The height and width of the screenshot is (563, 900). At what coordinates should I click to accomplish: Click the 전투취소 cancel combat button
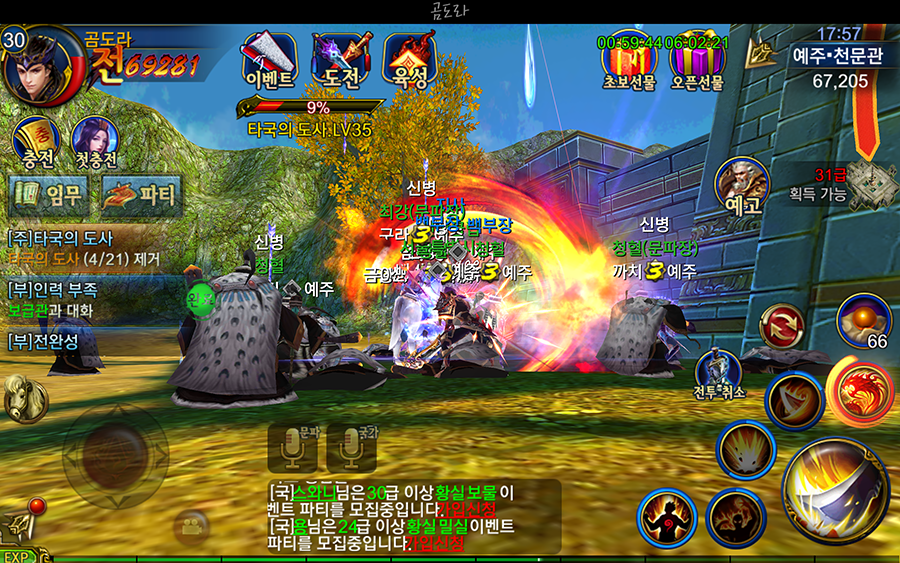pyautogui.click(x=720, y=375)
